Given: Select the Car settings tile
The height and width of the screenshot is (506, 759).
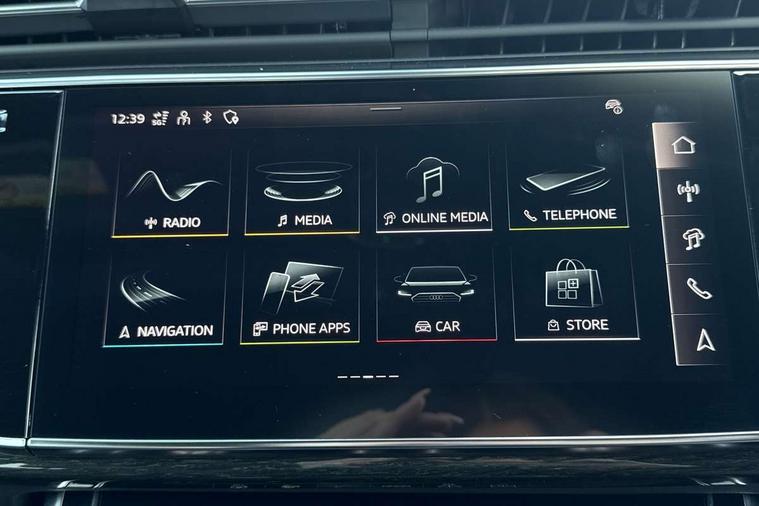Looking at the screenshot, I should tap(436, 297).
